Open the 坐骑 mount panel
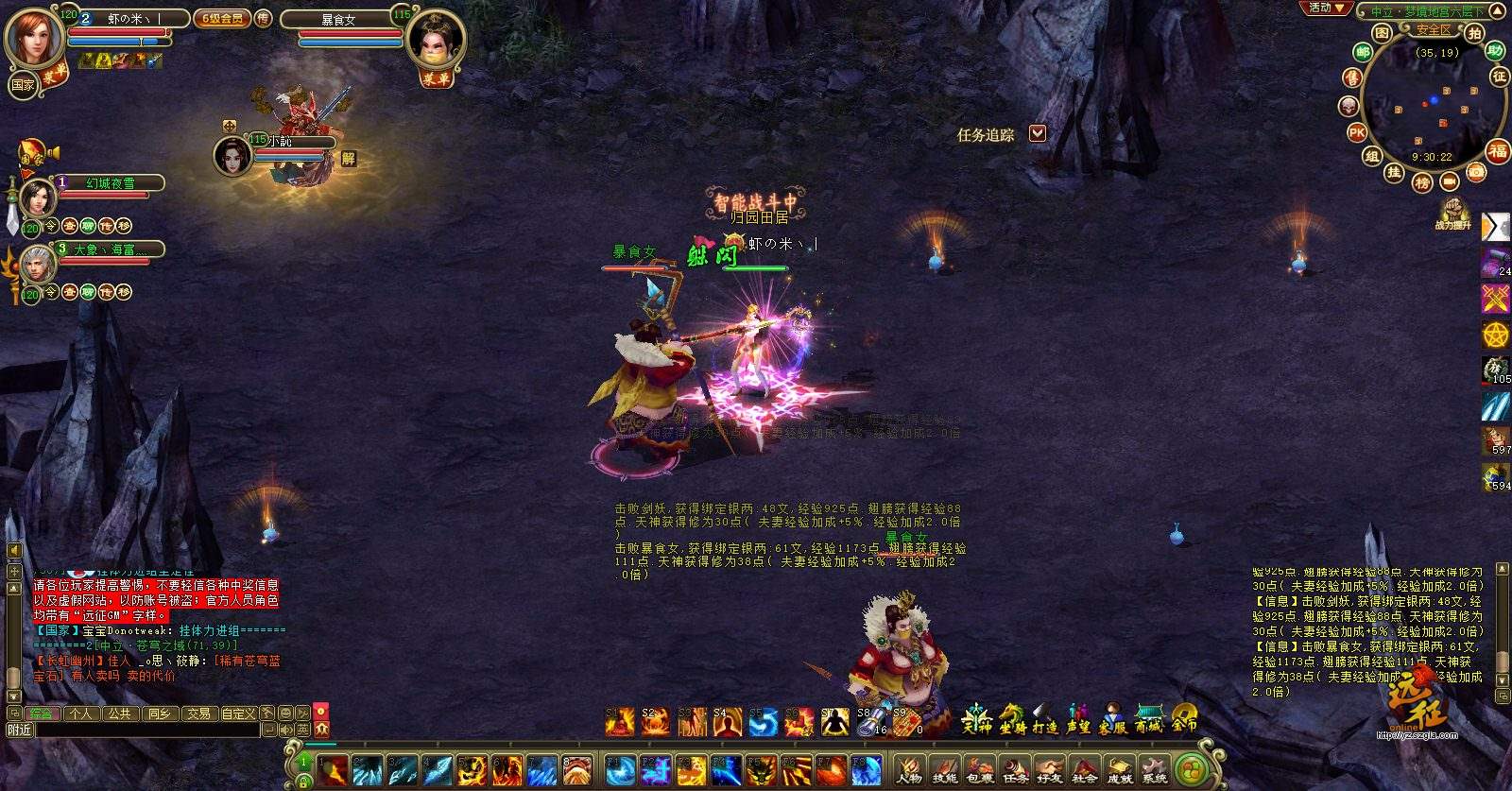Screen dimensions: 1512x791 click(x=1012, y=721)
